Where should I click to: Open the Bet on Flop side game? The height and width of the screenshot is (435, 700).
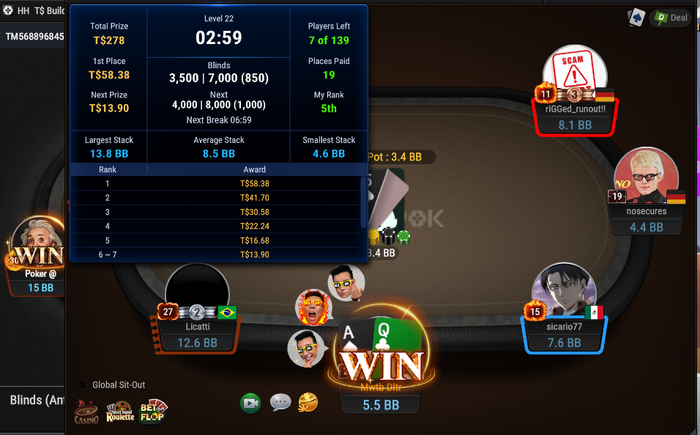click(x=153, y=410)
